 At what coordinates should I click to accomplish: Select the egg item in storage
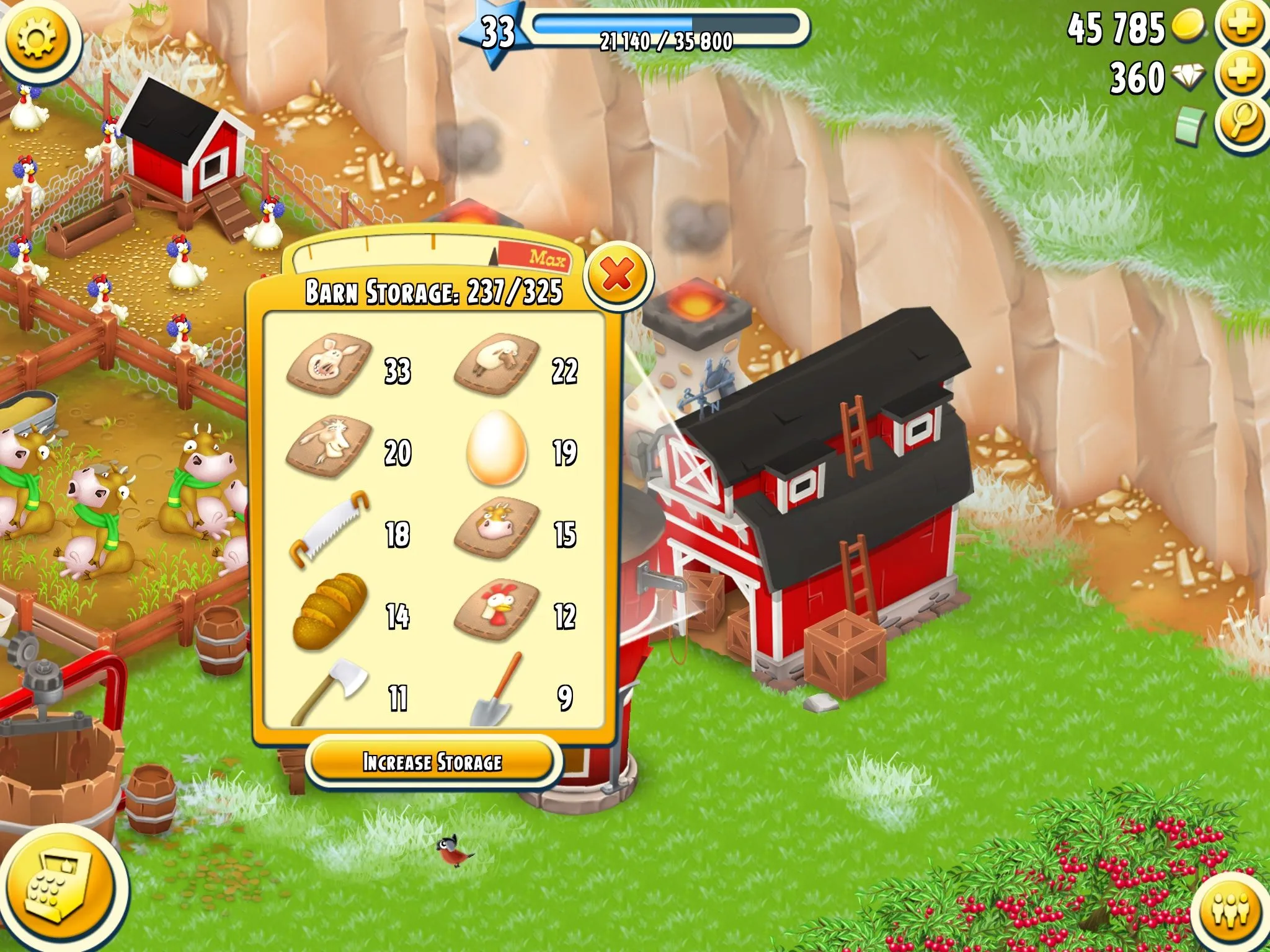(x=496, y=447)
